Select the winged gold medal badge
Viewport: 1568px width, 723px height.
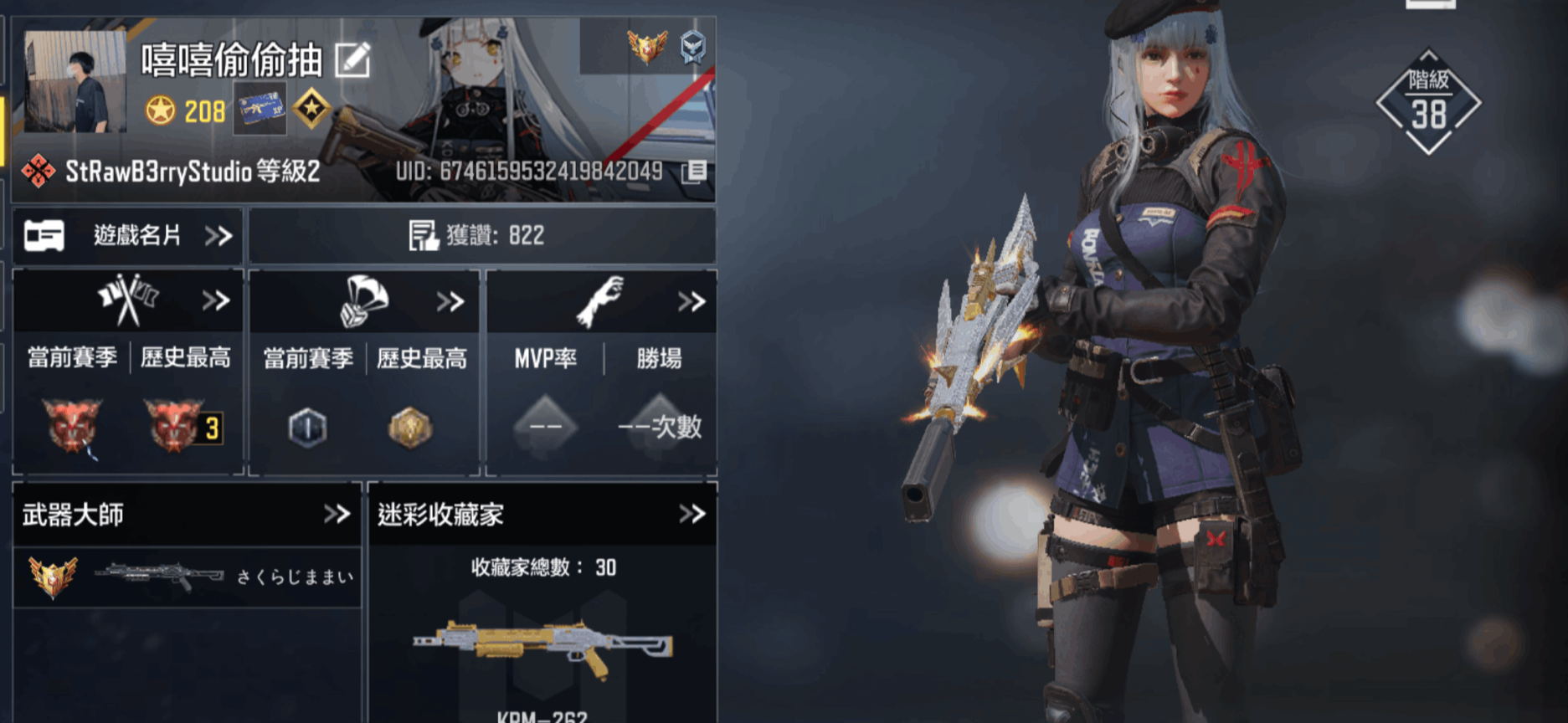point(647,46)
